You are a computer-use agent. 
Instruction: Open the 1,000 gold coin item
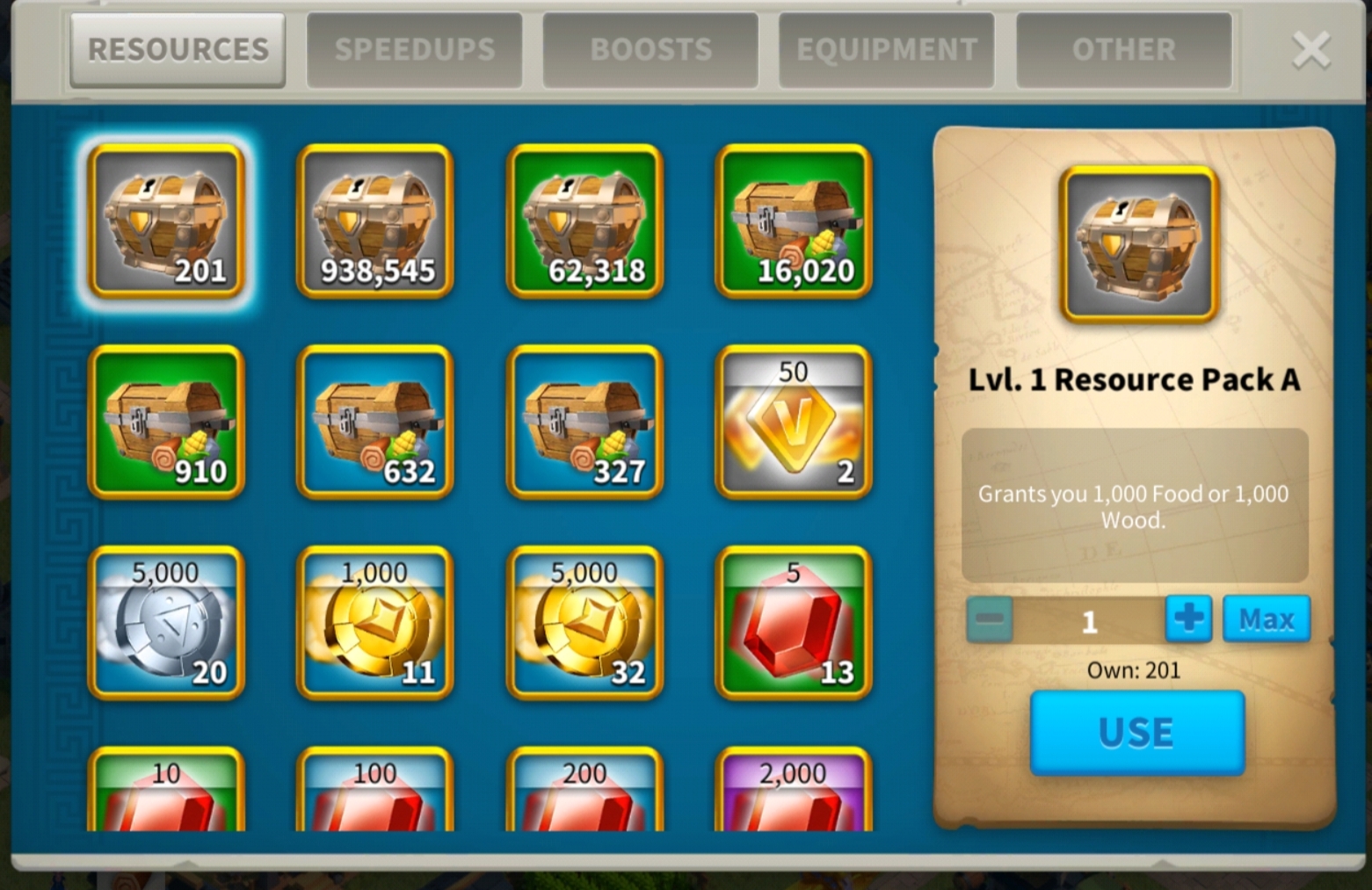click(375, 624)
